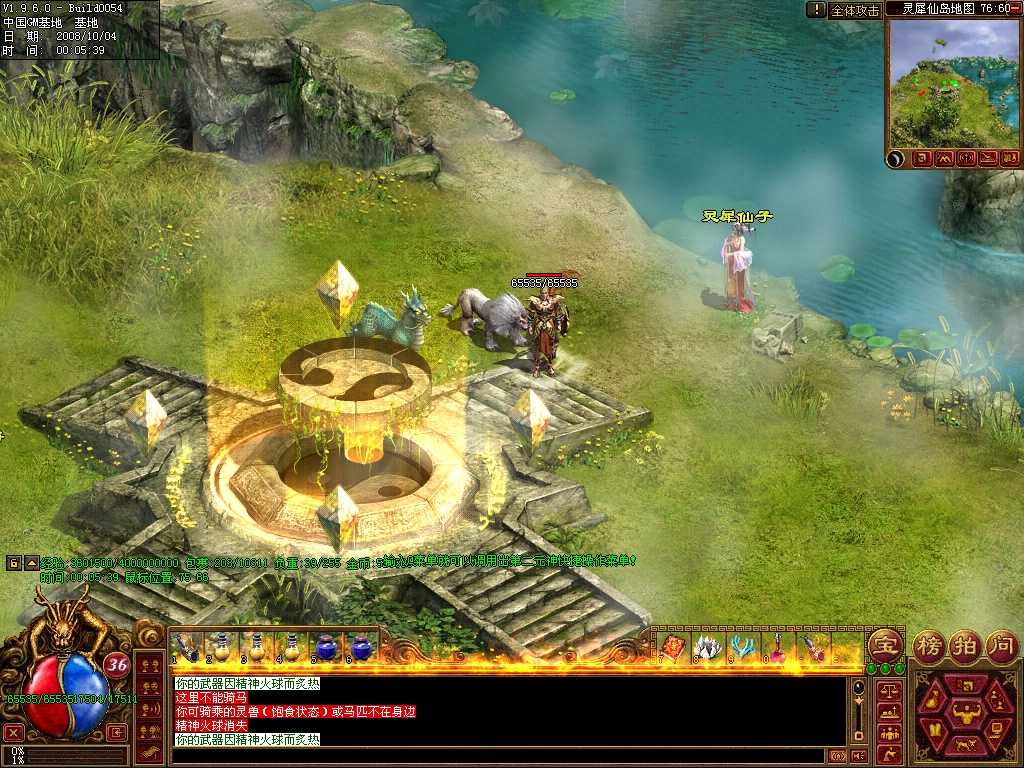Open the 问 help button

pyautogui.click(x=1001, y=645)
